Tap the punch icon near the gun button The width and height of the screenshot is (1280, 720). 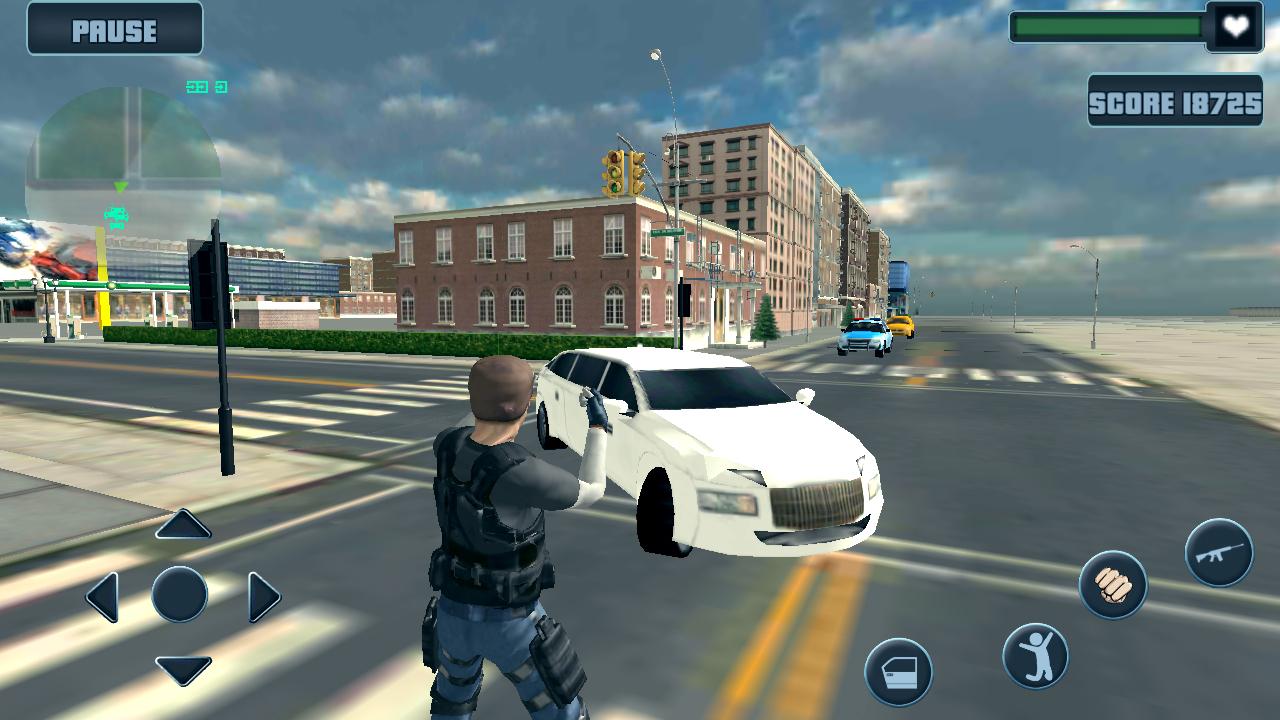1113,583
